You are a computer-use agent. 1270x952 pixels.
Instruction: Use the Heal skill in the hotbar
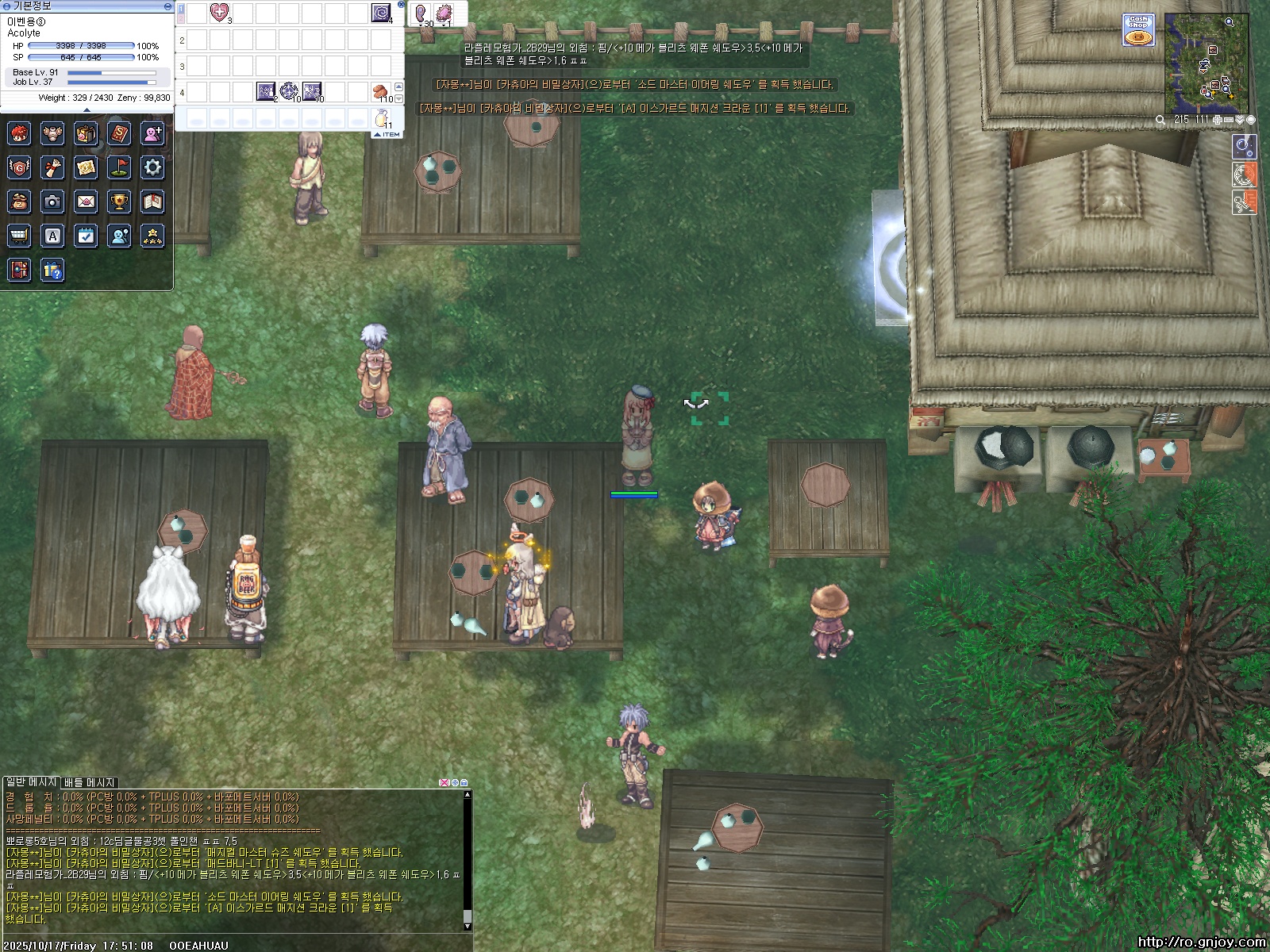[x=219, y=13]
